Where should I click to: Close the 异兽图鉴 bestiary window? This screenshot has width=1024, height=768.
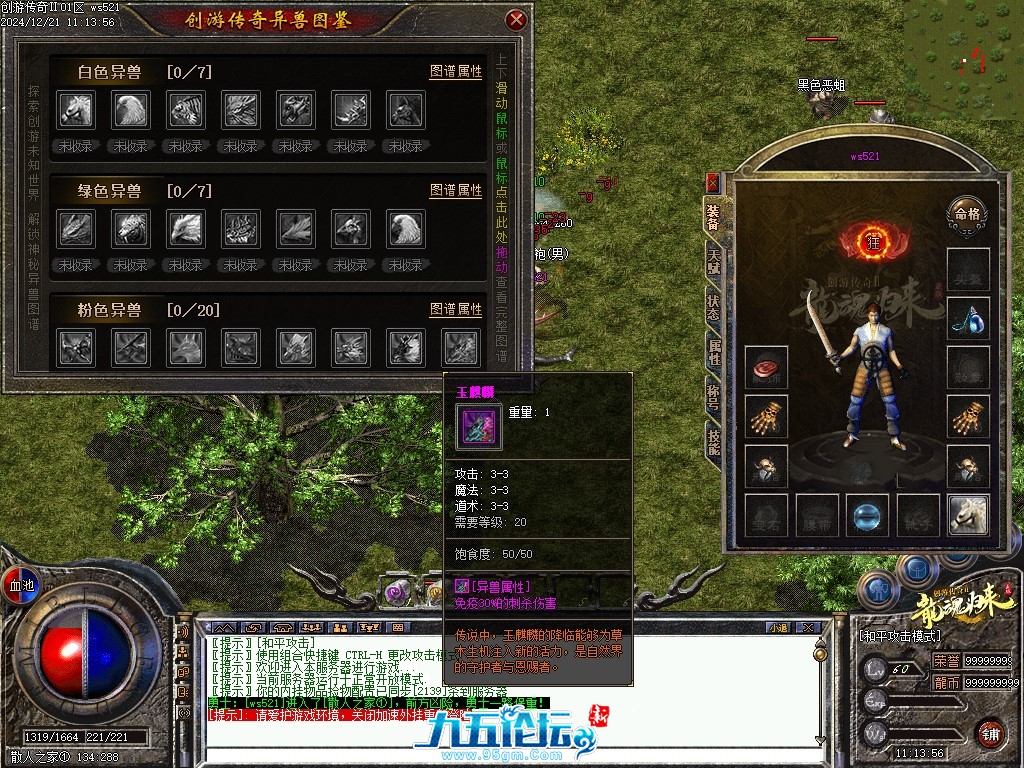[x=516, y=19]
